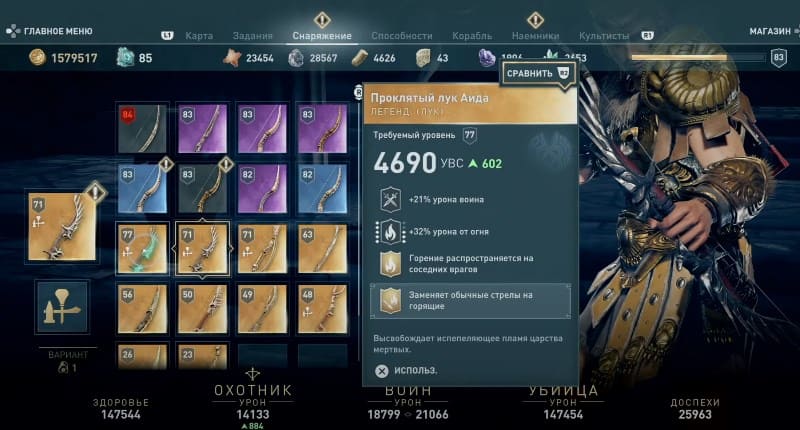Select the Снаряжение tab
This screenshot has height=430, width=800.
tap(322, 36)
